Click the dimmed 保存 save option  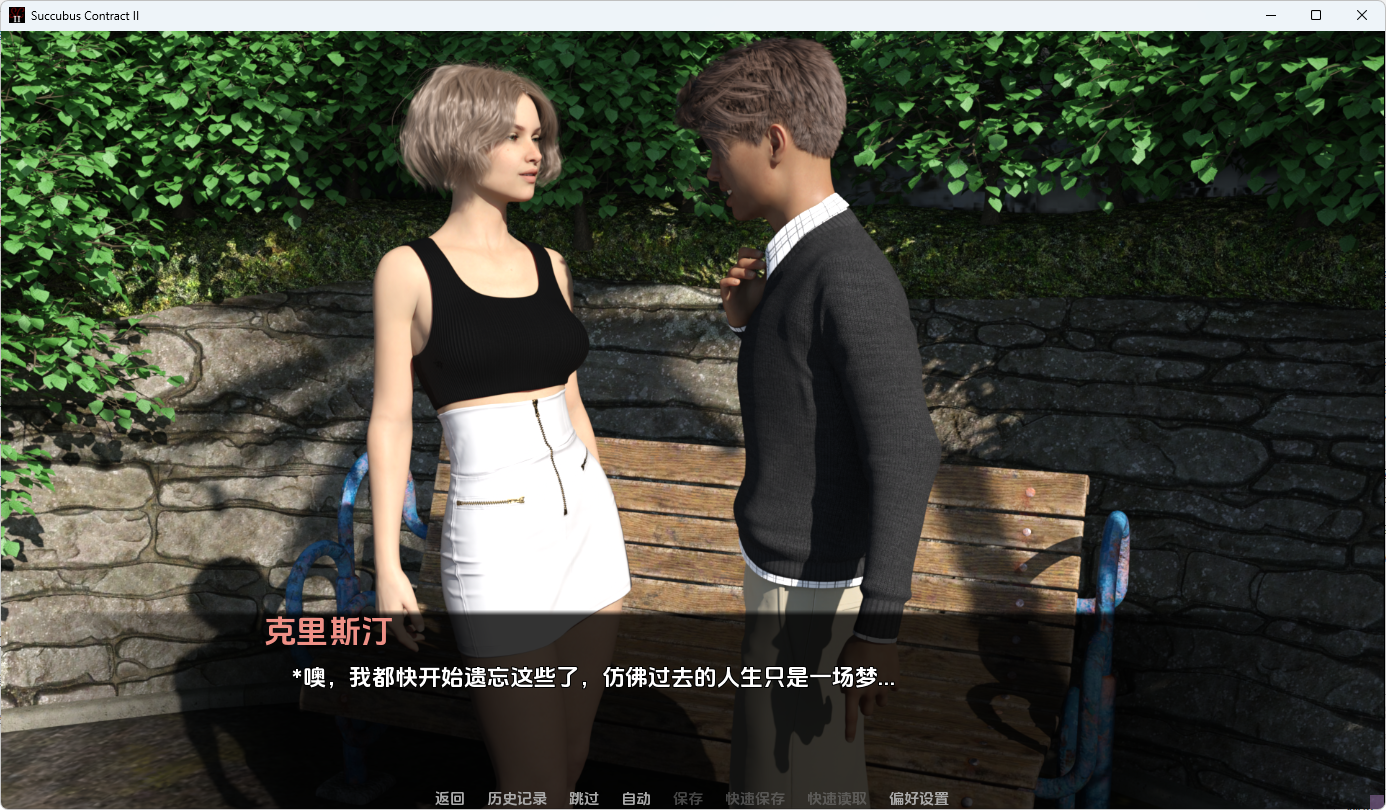click(689, 798)
